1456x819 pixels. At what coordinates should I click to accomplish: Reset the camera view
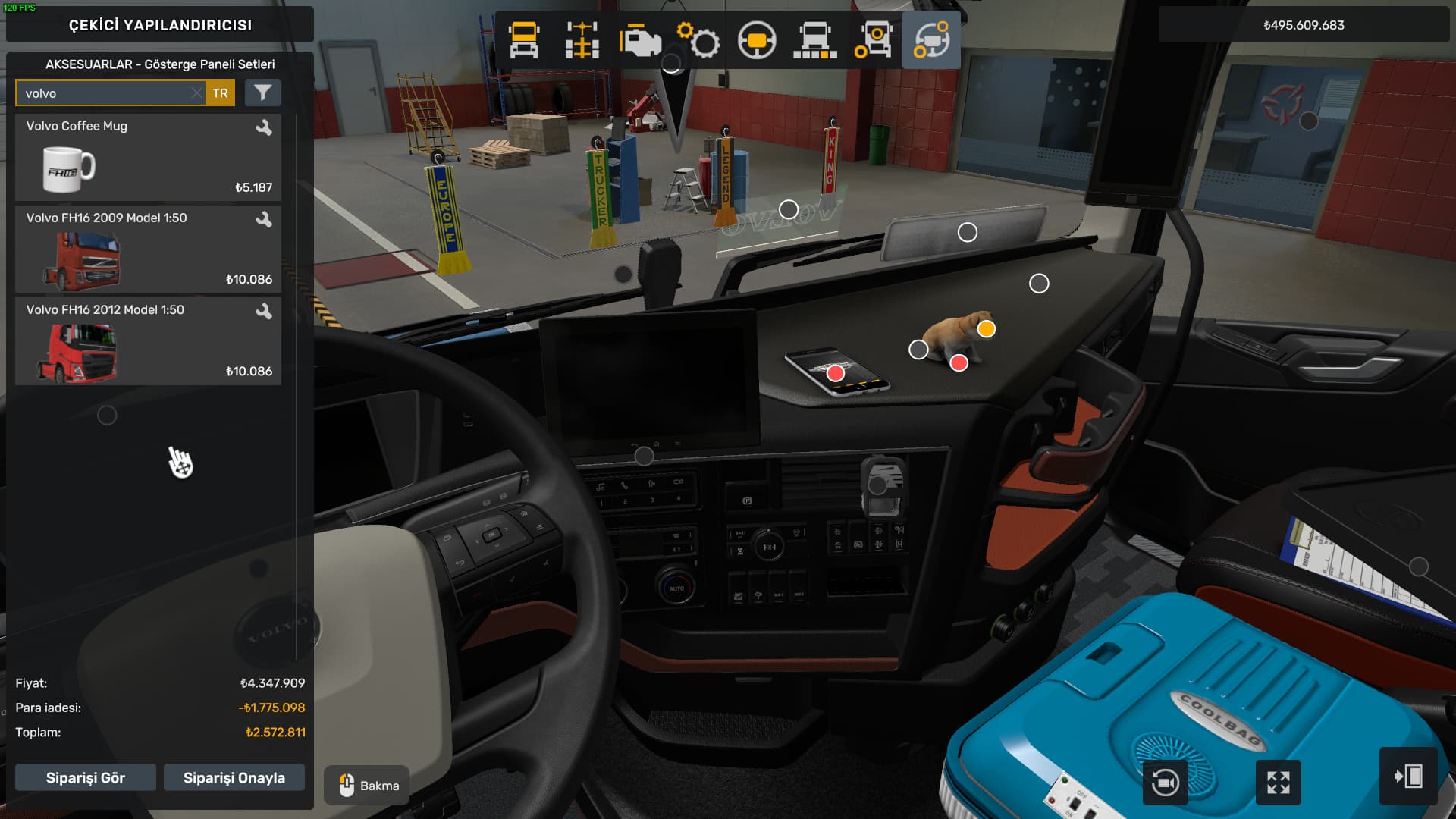pyautogui.click(x=1165, y=782)
